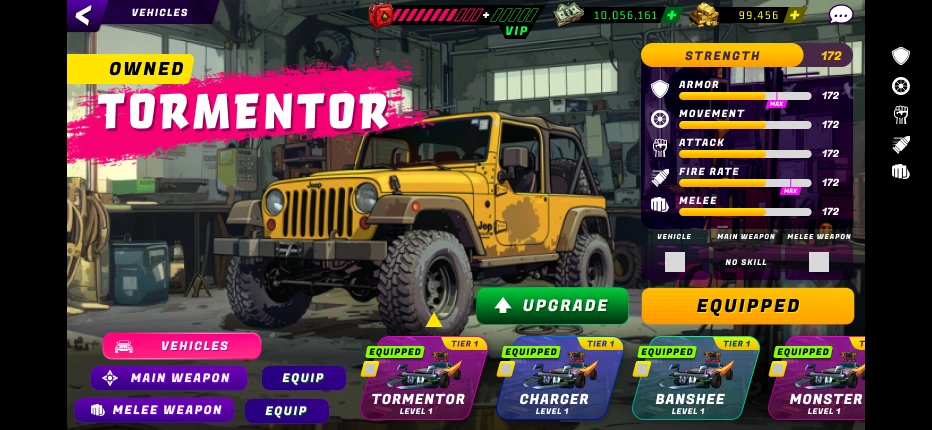
Task: Upgrade the Tormentor vehicle
Action: pos(552,305)
